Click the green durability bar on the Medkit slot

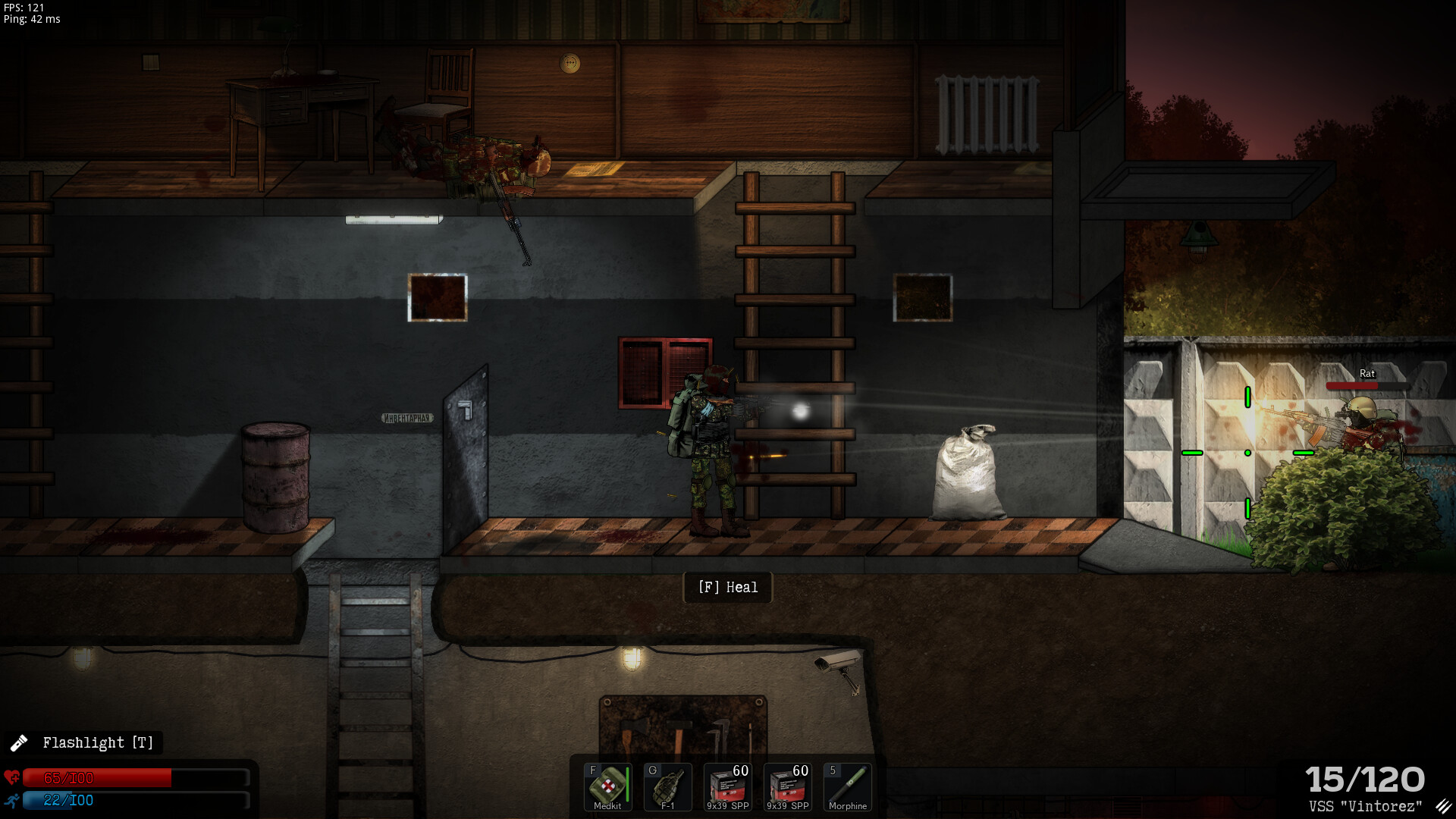627,784
